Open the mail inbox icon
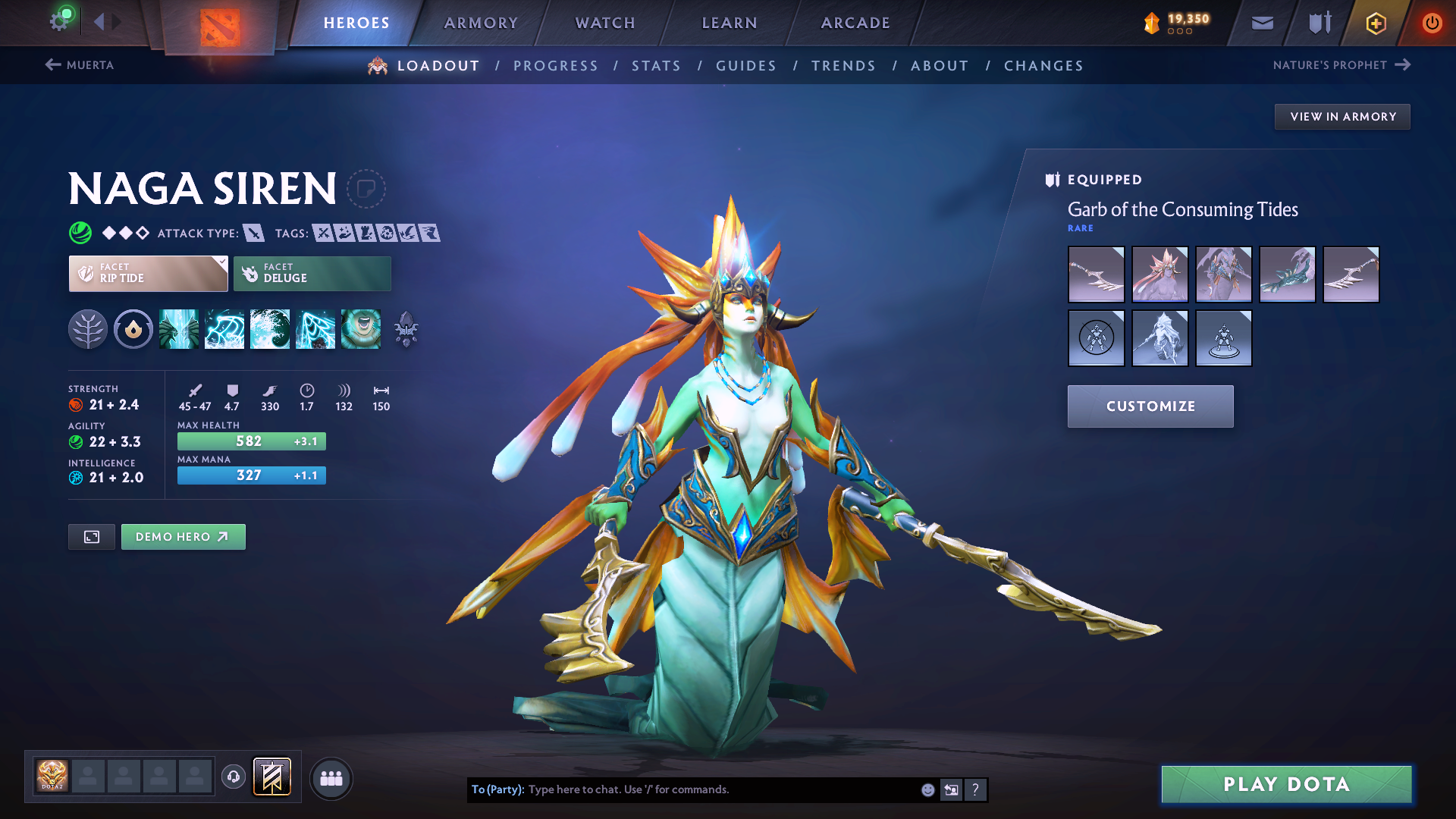The width and height of the screenshot is (1456, 819). (x=1263, y=23)
